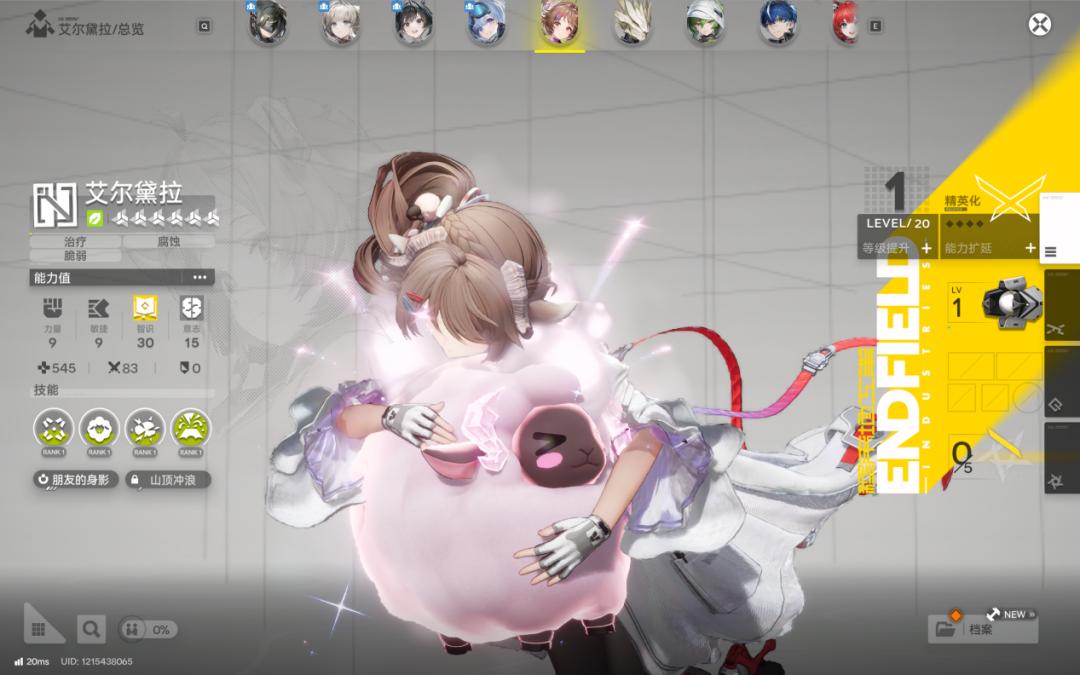1080x675 pixels.
Task: Open 等级提升 level up panel
Action: click(895, 248)
